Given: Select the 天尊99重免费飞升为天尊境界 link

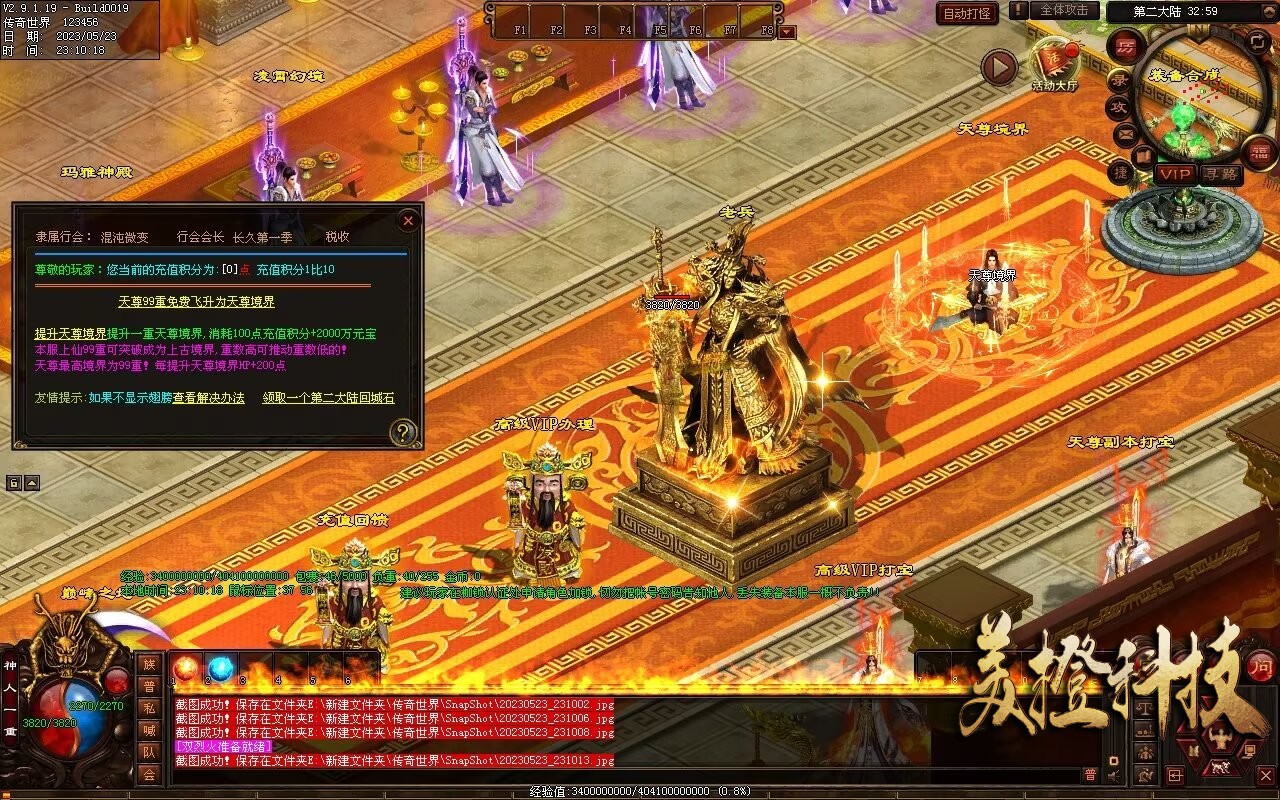Looking at the screenshot, I should point(196,301).
